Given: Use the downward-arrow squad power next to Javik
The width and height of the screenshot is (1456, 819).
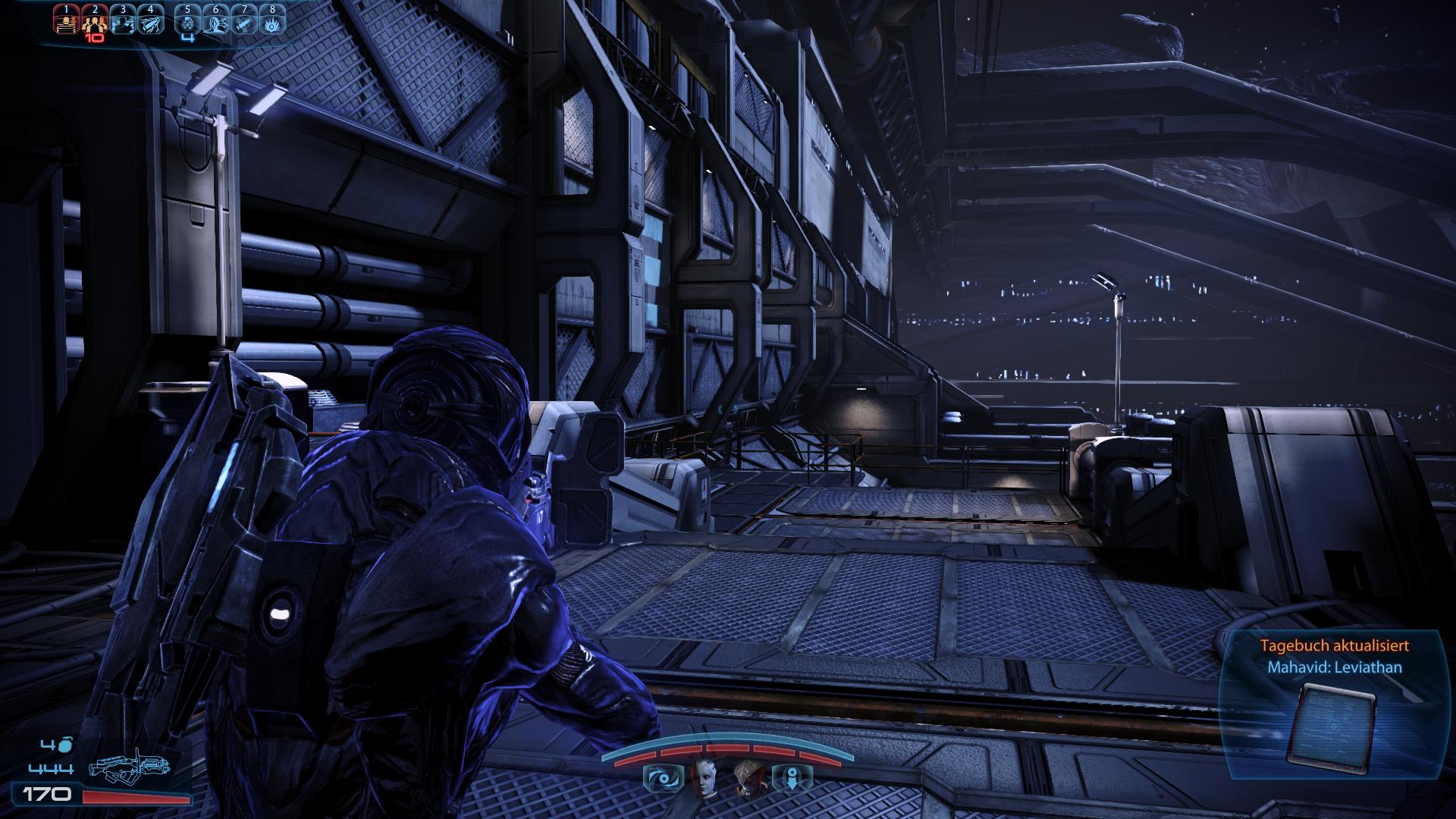Looking at the screenshot, I should pos(792,778).
